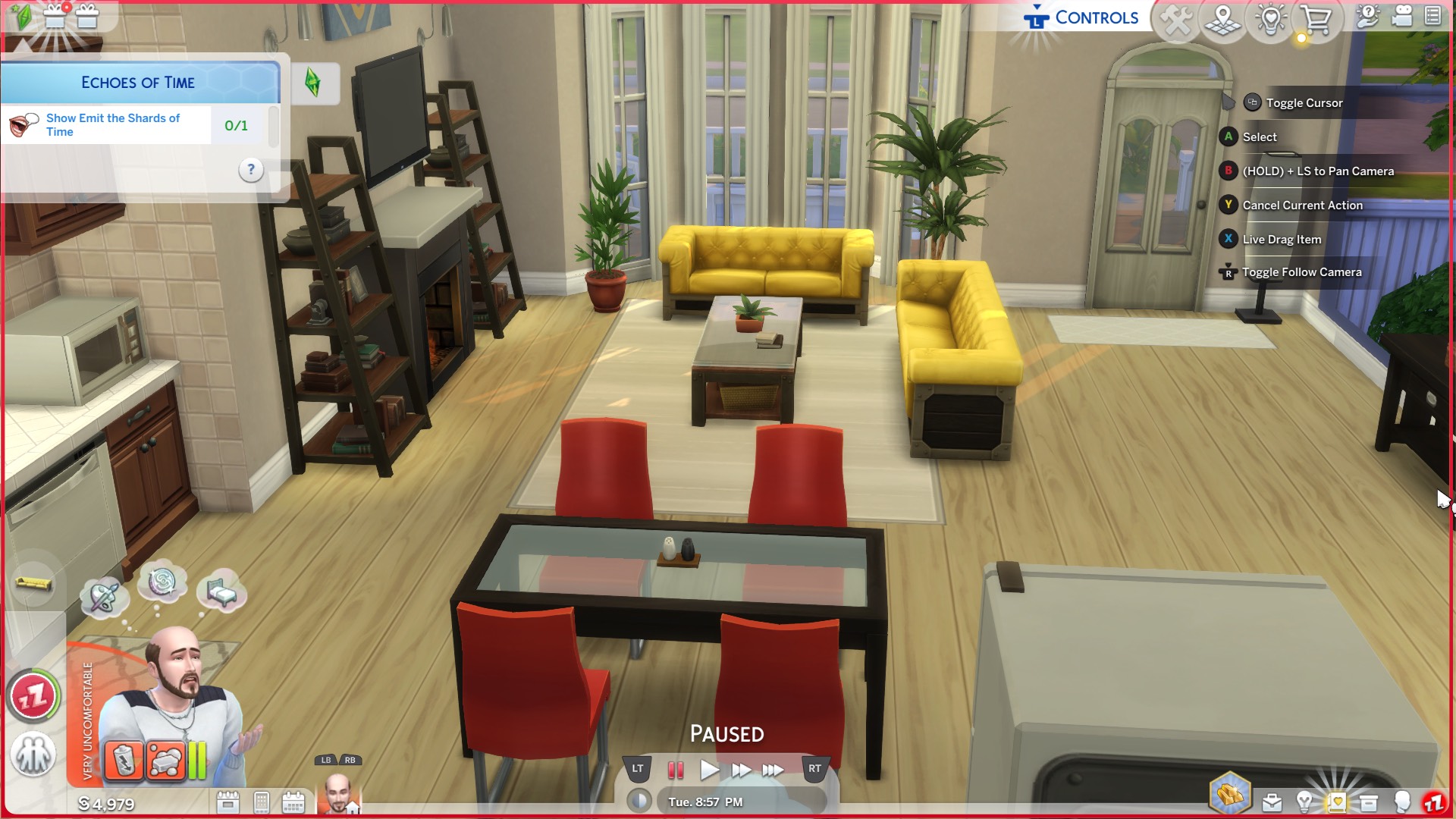Select ultra speed playback control
The height and width of the screenshot is (819, 1456).
click(773, 768)
